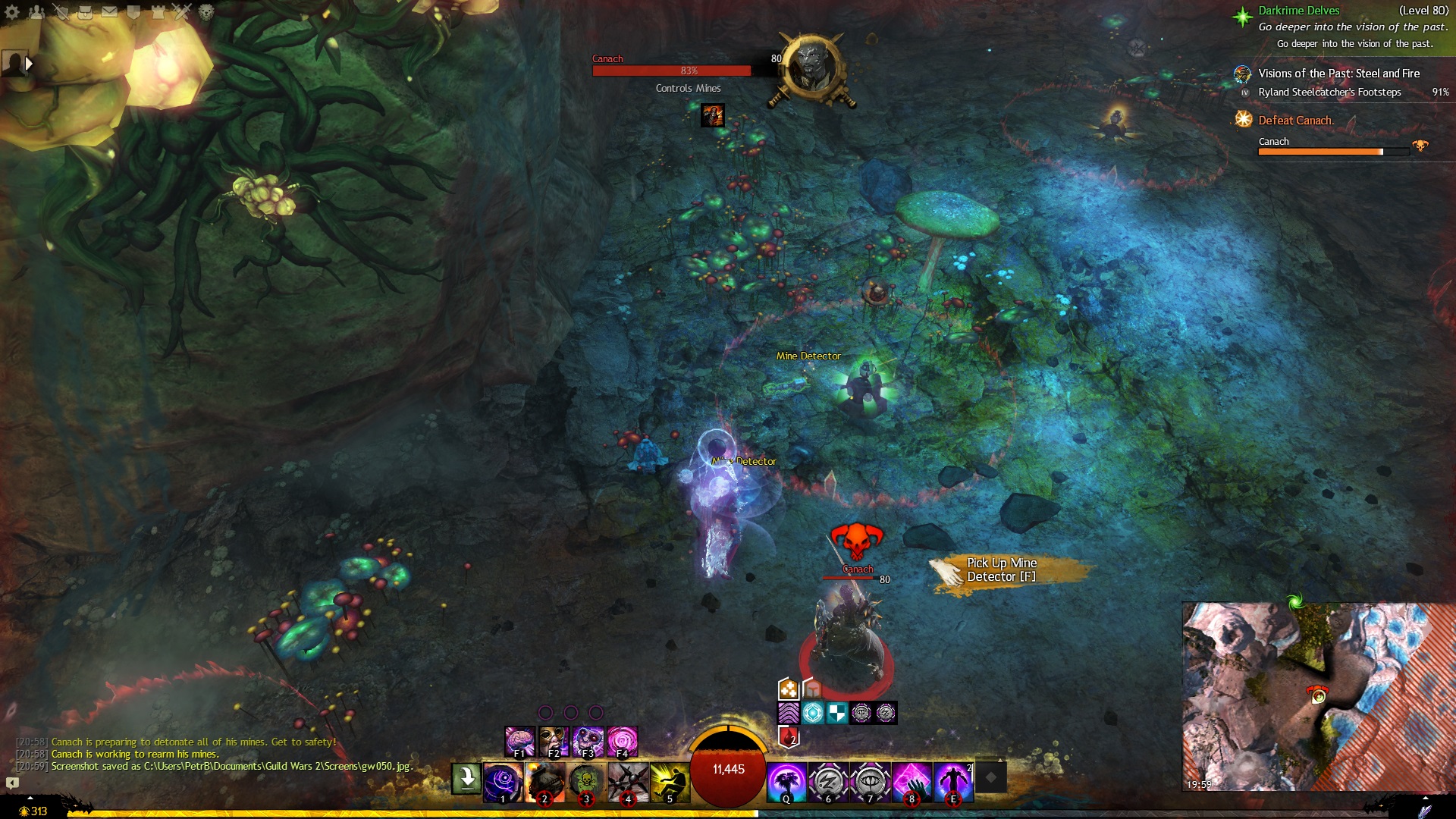
Task: Open the gear-shaped game menu
Action: pyautogui.click(x=12, y=12)
